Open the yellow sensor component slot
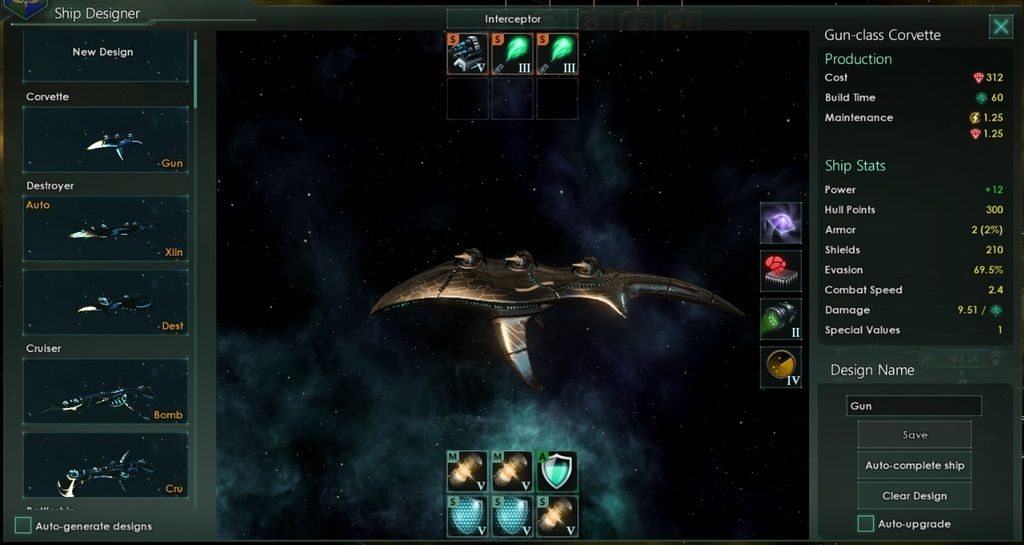This screenshot has width=1024, height=545. (780, 367)
